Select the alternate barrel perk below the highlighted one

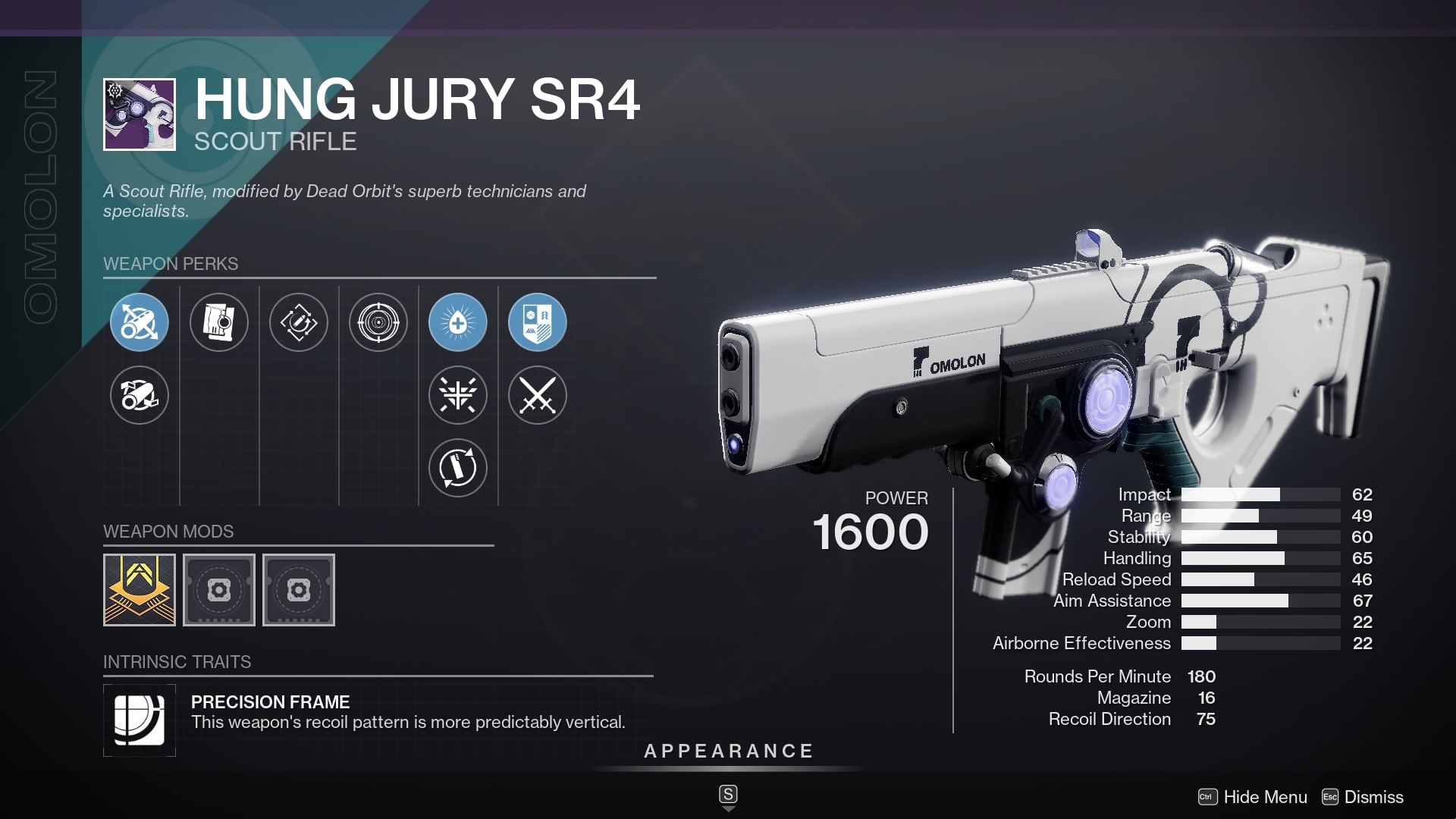(139, 396)
